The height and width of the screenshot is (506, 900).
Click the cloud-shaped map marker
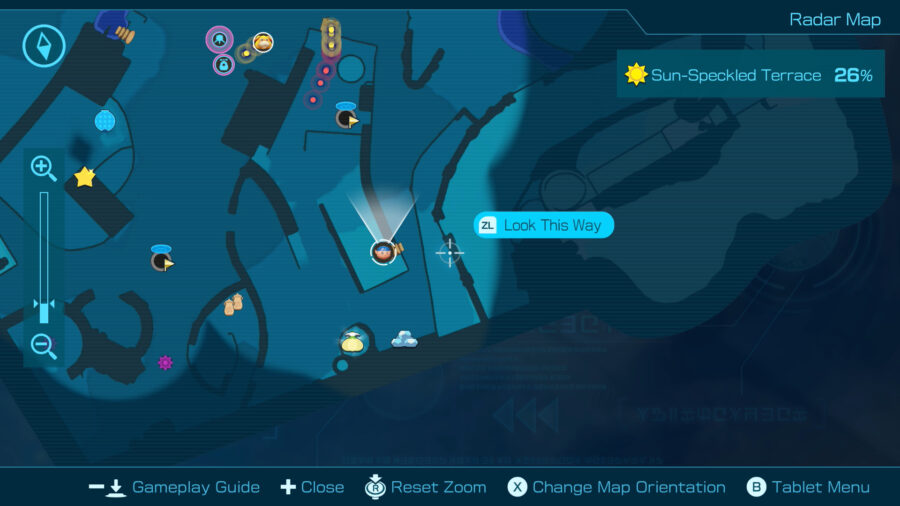404,340
